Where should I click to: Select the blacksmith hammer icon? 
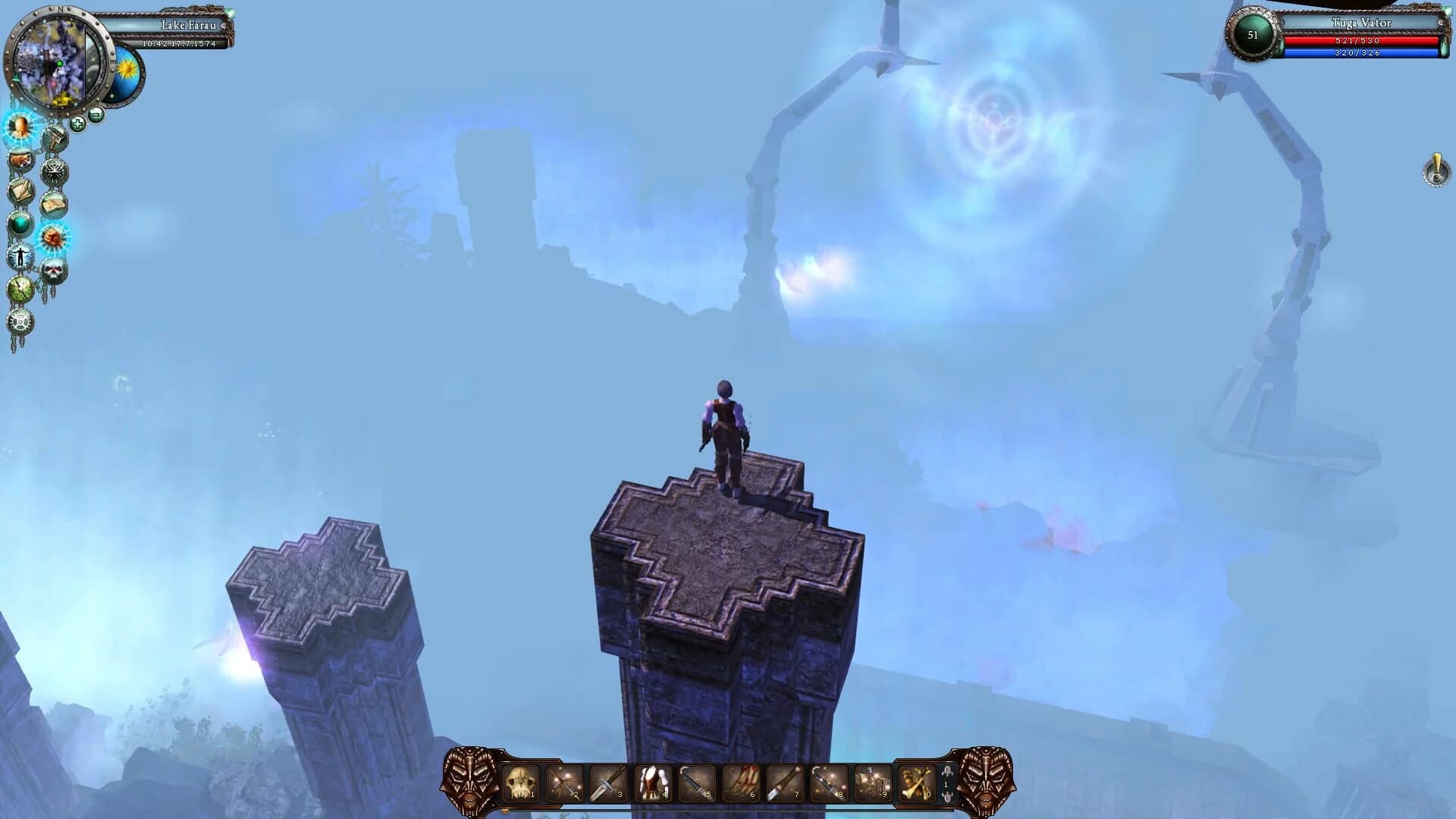pos(54,137)
